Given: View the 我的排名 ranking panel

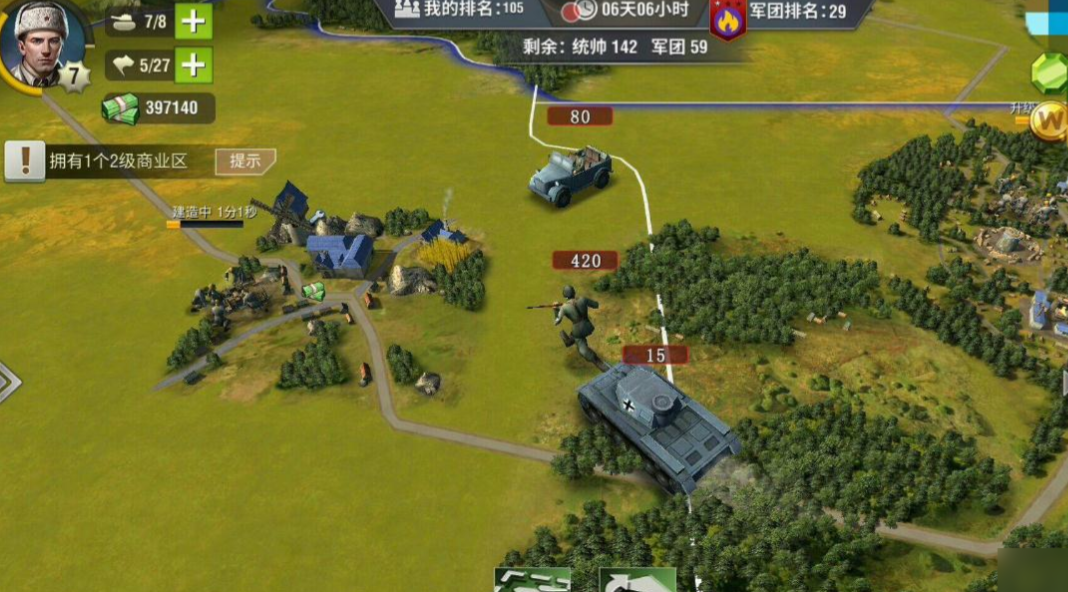Looking at the screenshot, I should (459, 10).
